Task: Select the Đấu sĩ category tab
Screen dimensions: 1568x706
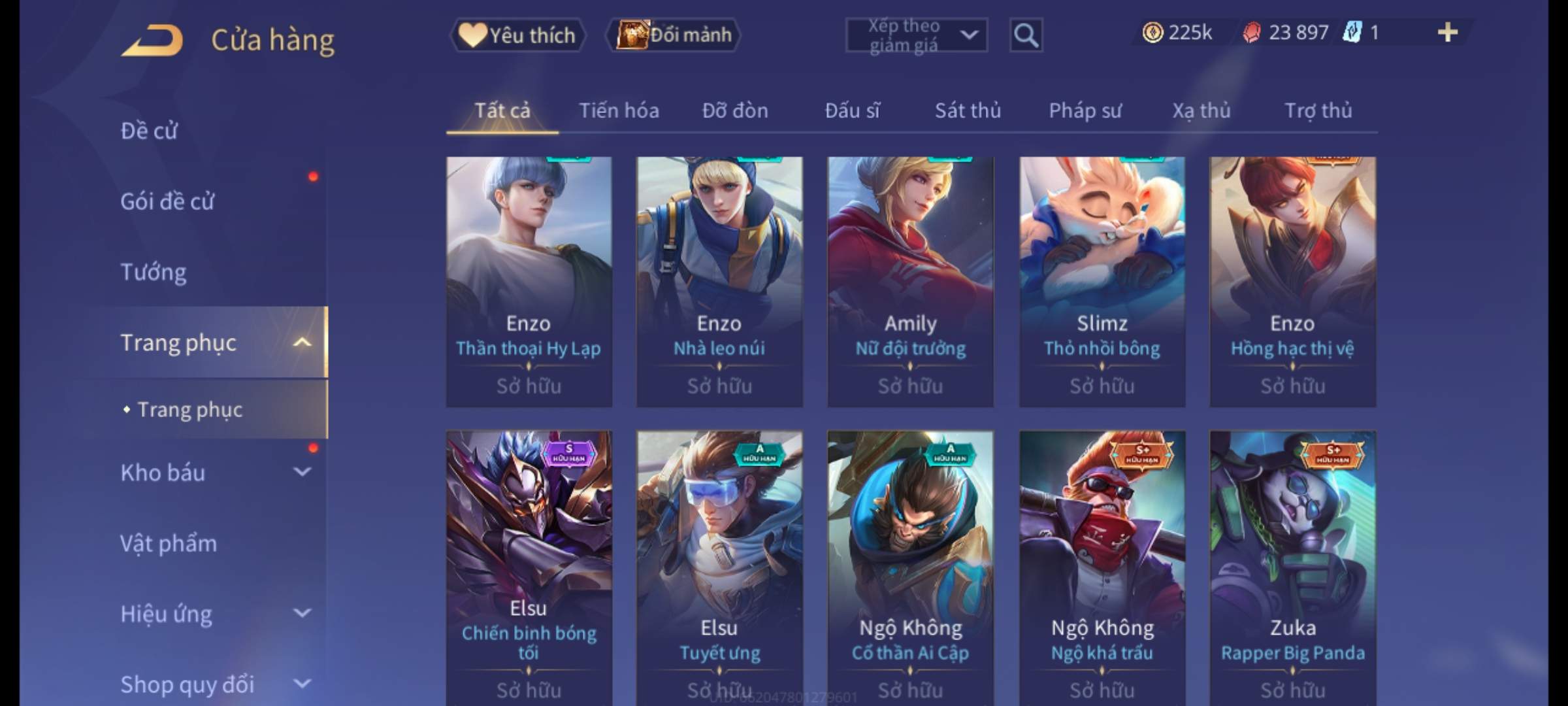Action: pos(852,110)
